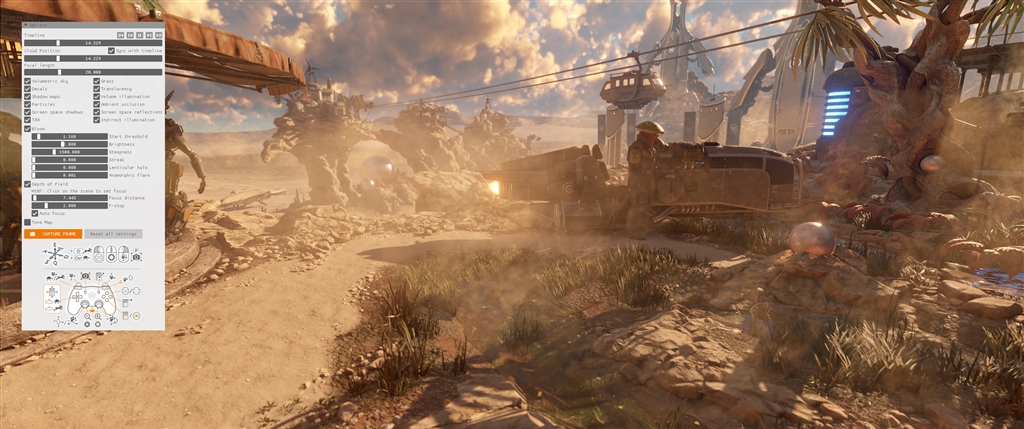Viewport: 1024px width, 429px height.
Task: Click the Focal length slider
Action: [x=93, y=72]
